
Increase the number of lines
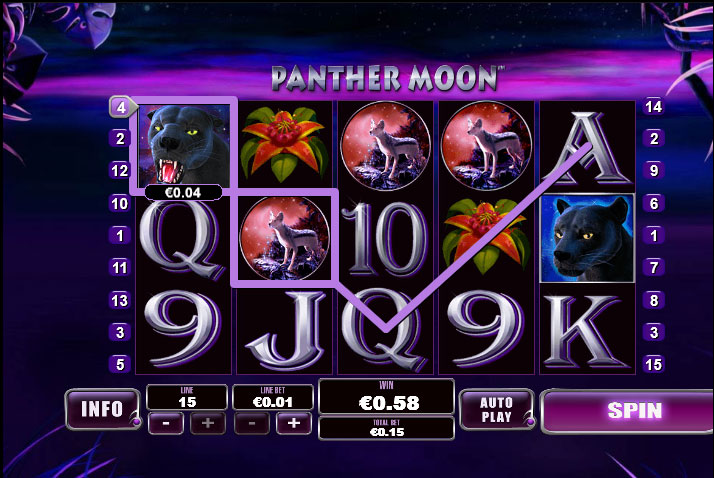tap(208, 423)
